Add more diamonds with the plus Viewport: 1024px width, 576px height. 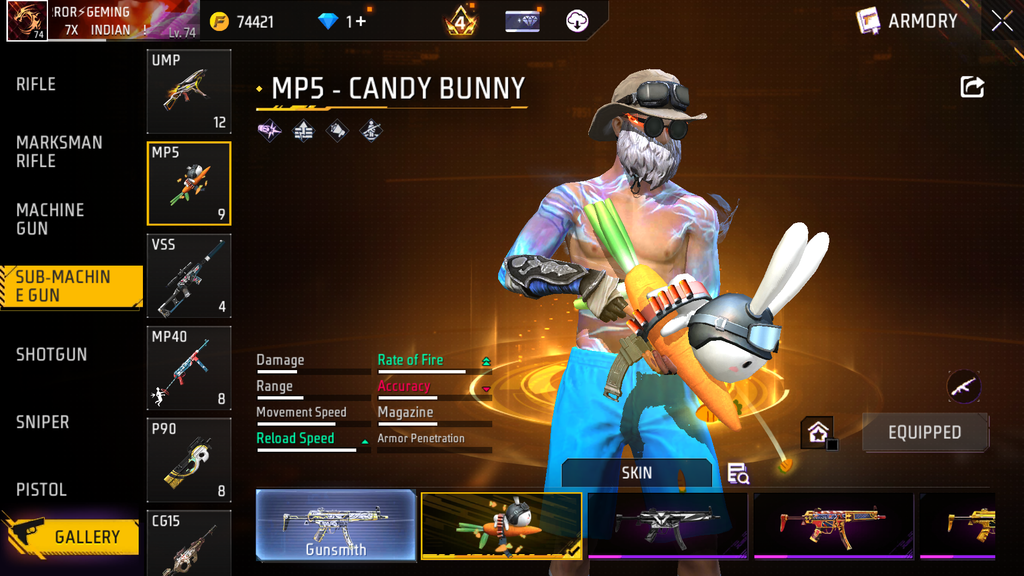358,21
